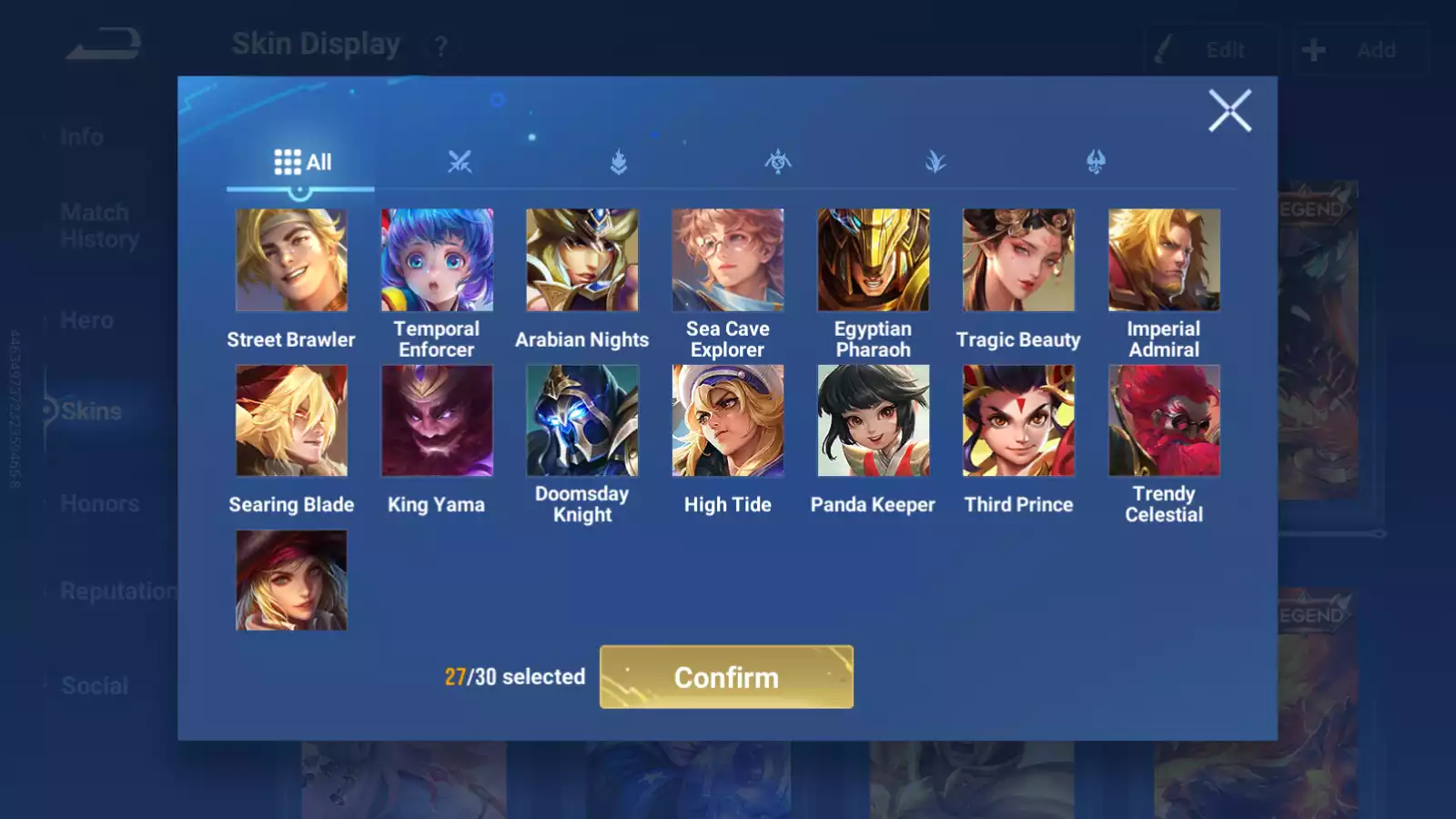Select the Street Brawler skin
The height and width of the screenshot is (819, 1456).
[x=291, y=260]
